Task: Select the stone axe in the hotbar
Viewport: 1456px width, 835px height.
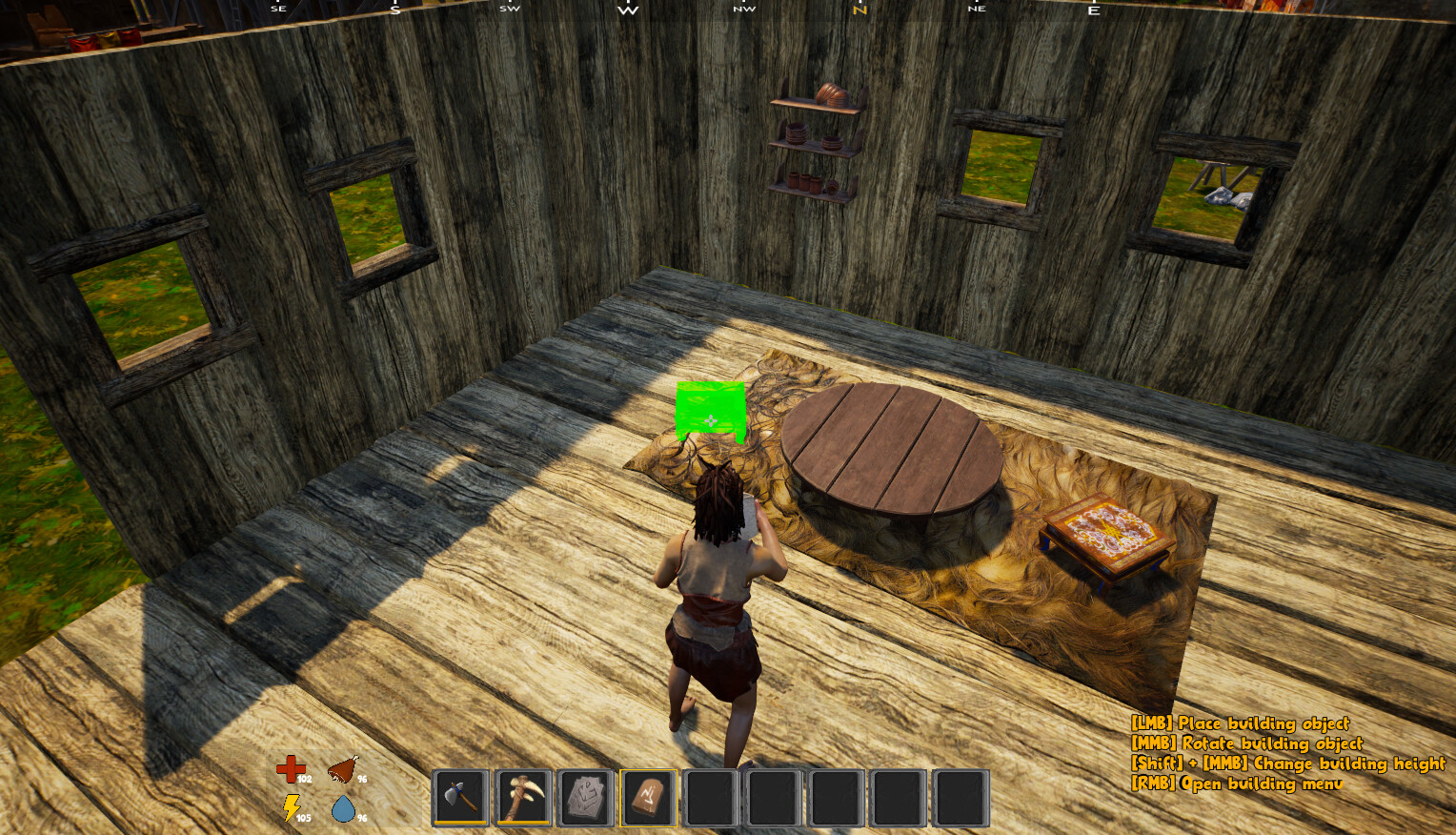Action: (x=461, y=797)
